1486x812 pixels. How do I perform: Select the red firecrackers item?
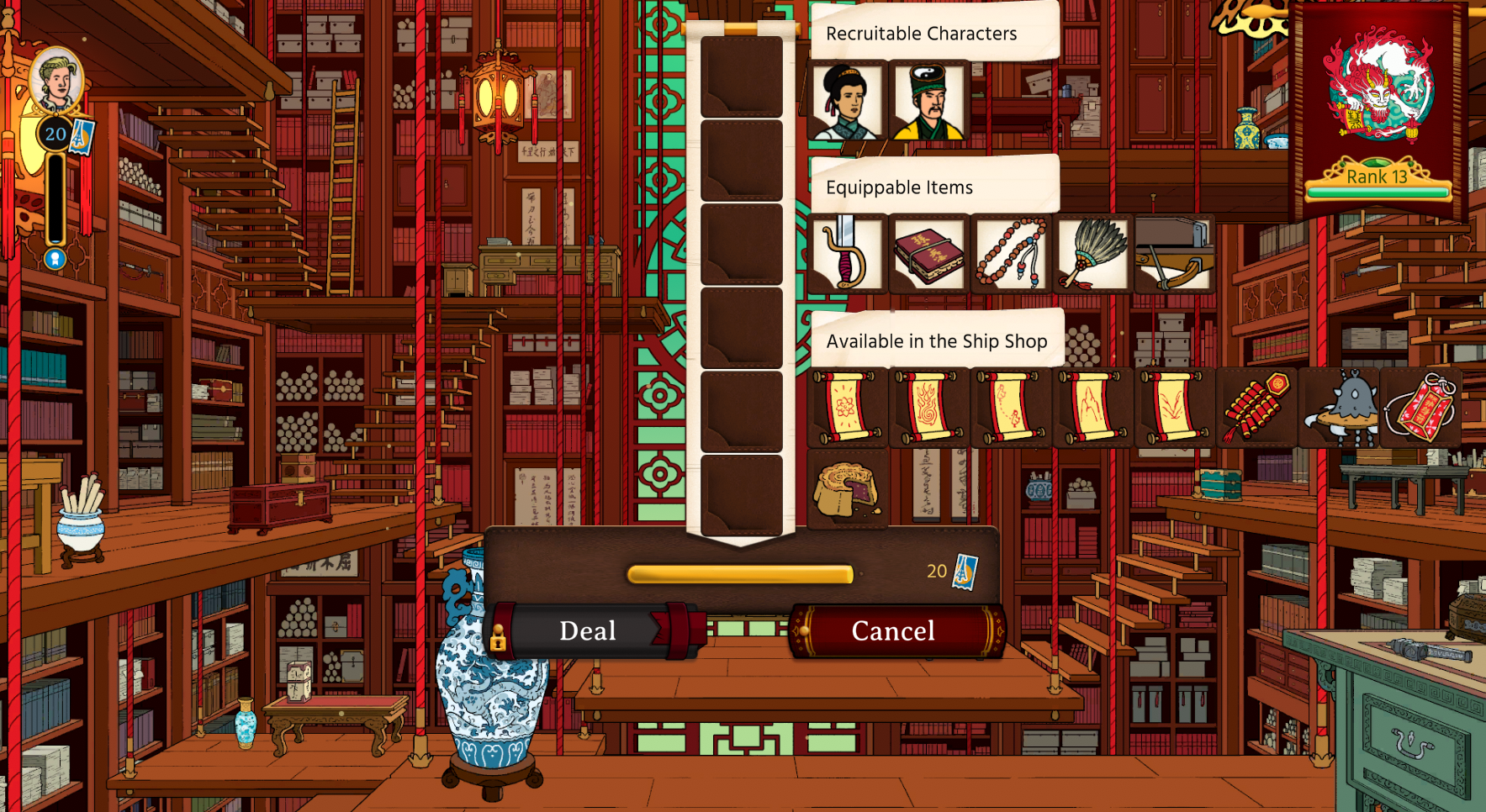point(1256,408)
